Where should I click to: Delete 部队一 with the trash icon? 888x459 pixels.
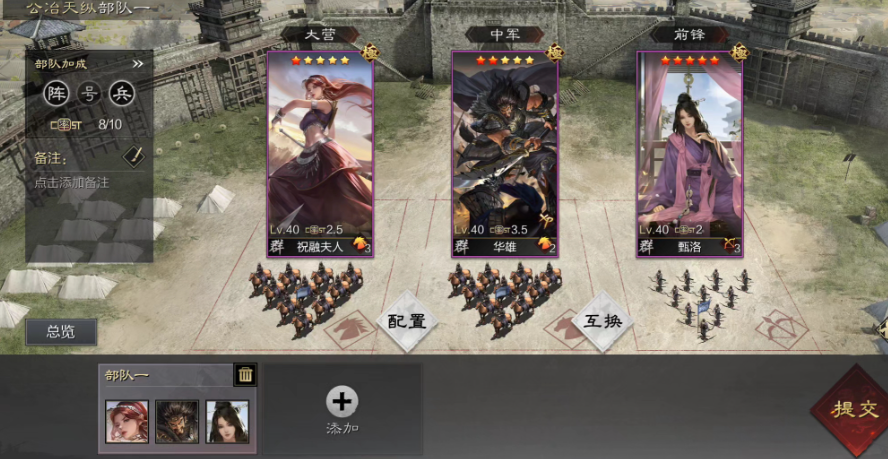pyautogui.click(x=245, y=375)
